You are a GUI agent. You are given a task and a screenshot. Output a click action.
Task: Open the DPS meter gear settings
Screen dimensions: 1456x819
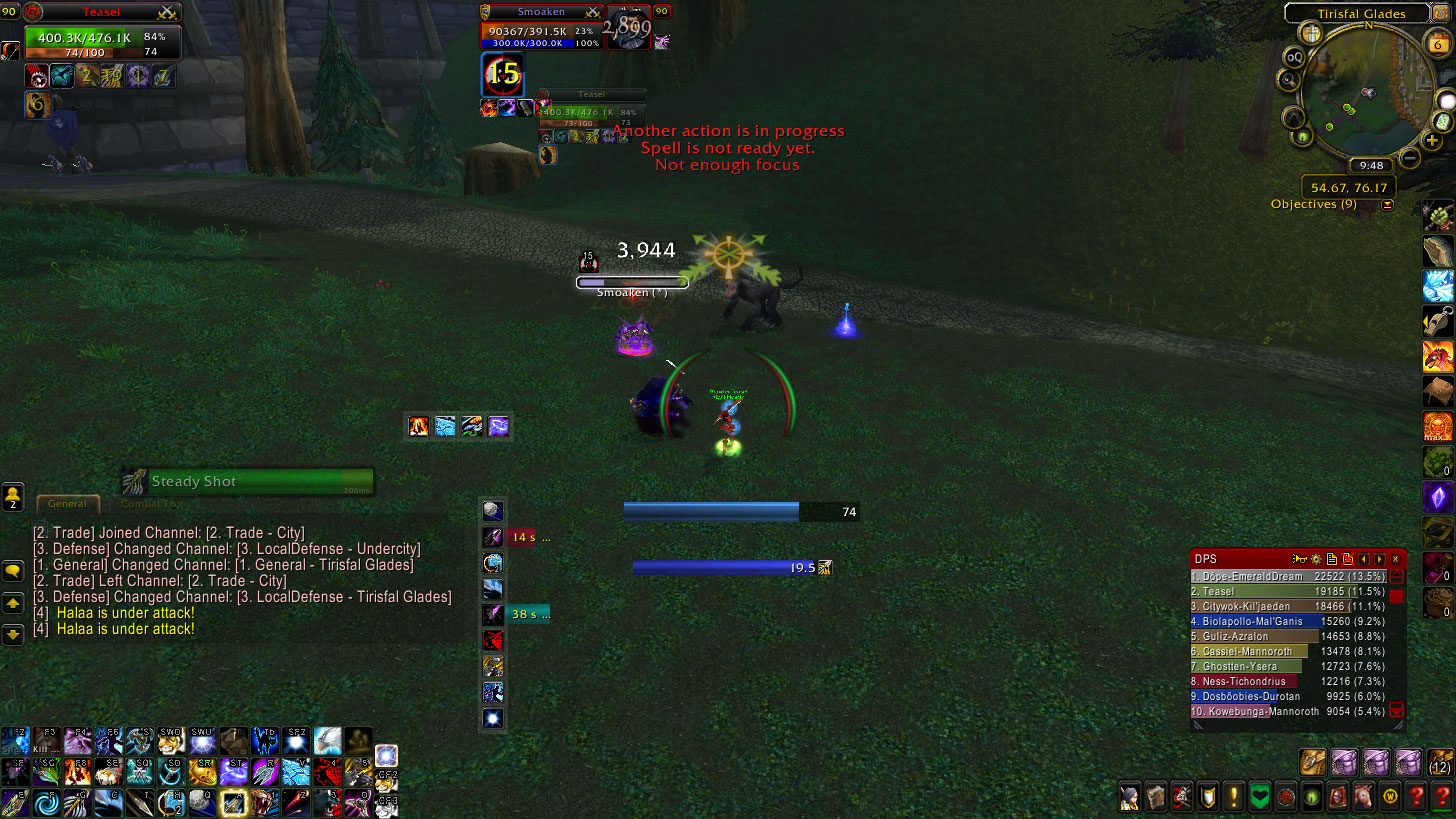tap(1316, 559)
